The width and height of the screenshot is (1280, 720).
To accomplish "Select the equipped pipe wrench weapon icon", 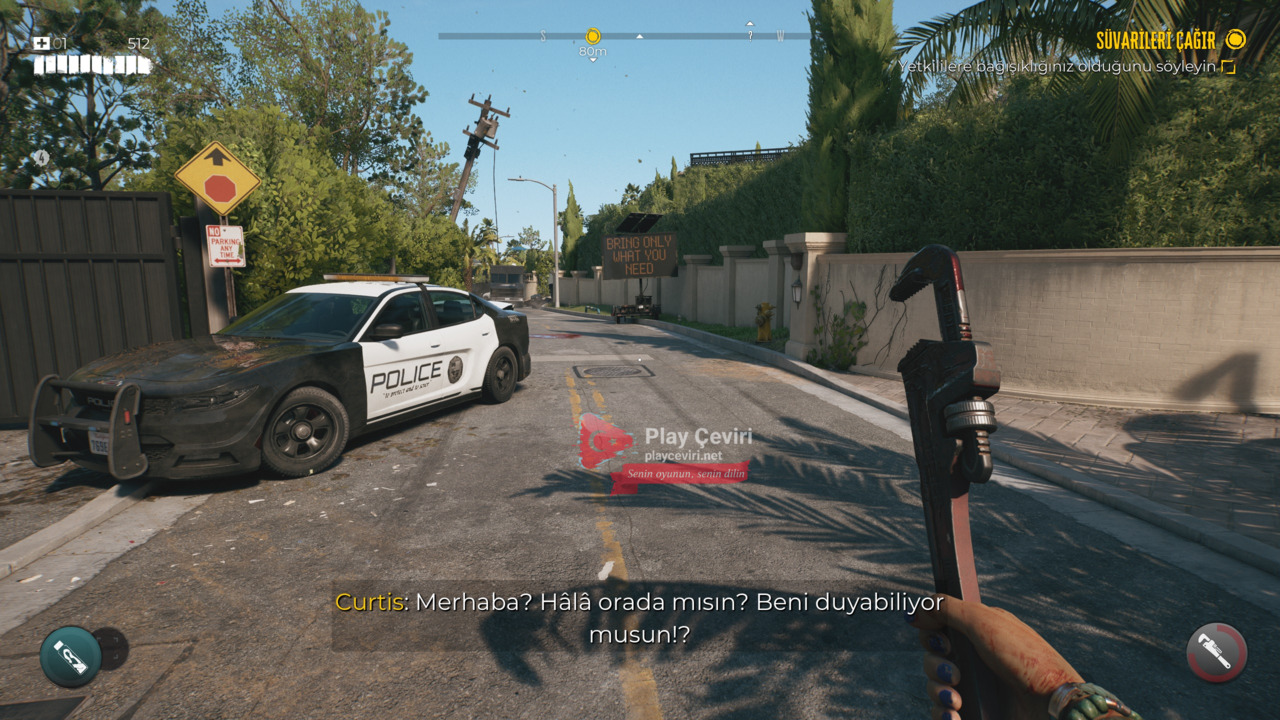I will click(x=1216, y=653).
